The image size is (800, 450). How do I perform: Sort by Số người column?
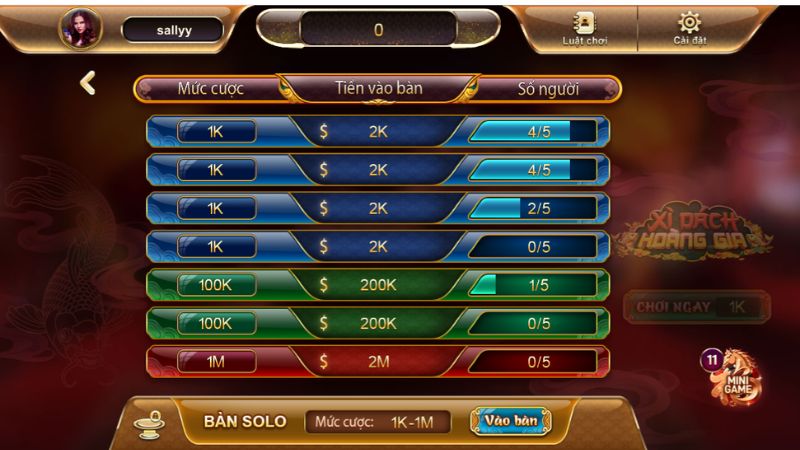pyautogui.click(x=547, y=89)
